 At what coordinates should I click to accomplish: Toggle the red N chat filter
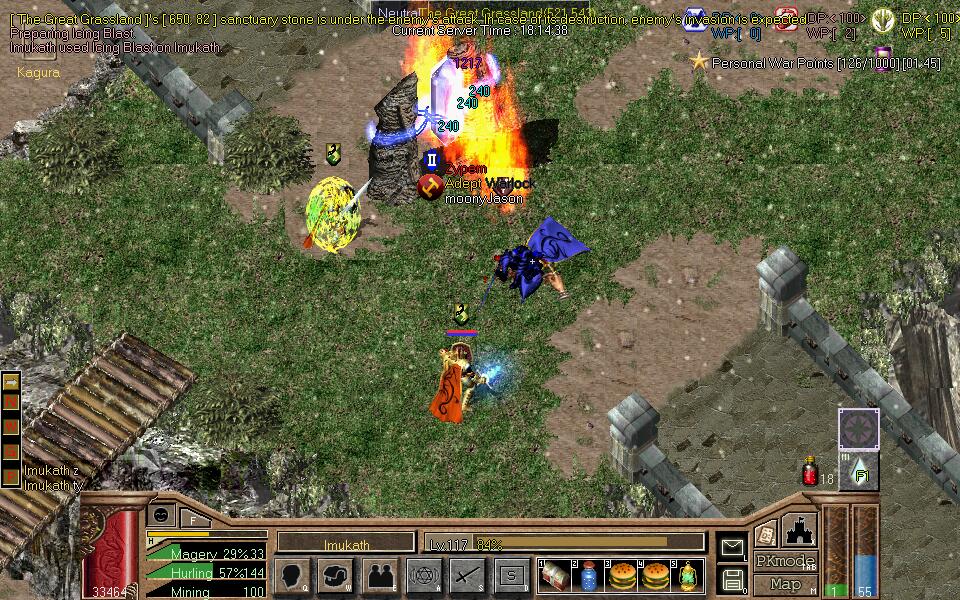coord(11,403)
